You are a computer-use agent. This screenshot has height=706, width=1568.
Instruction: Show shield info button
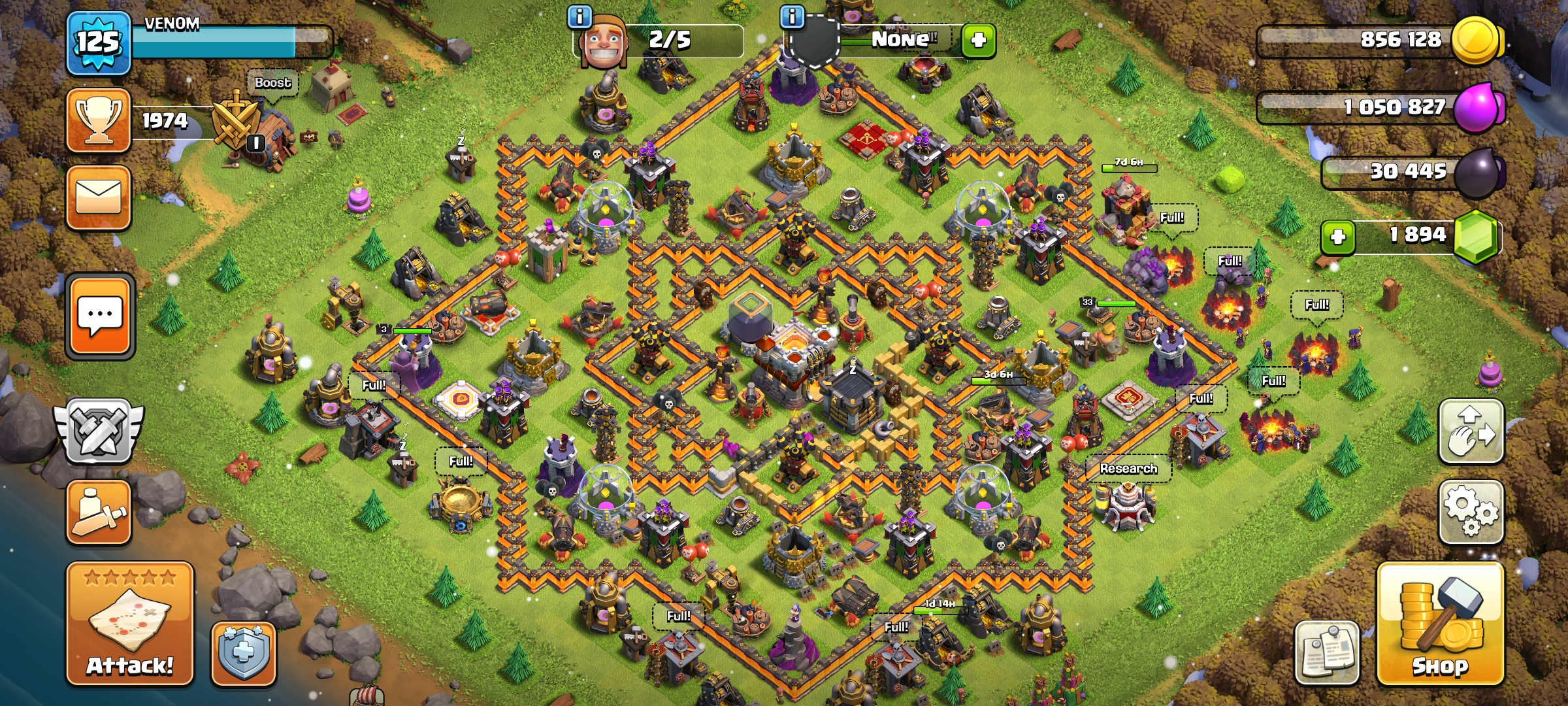point(792,17)
